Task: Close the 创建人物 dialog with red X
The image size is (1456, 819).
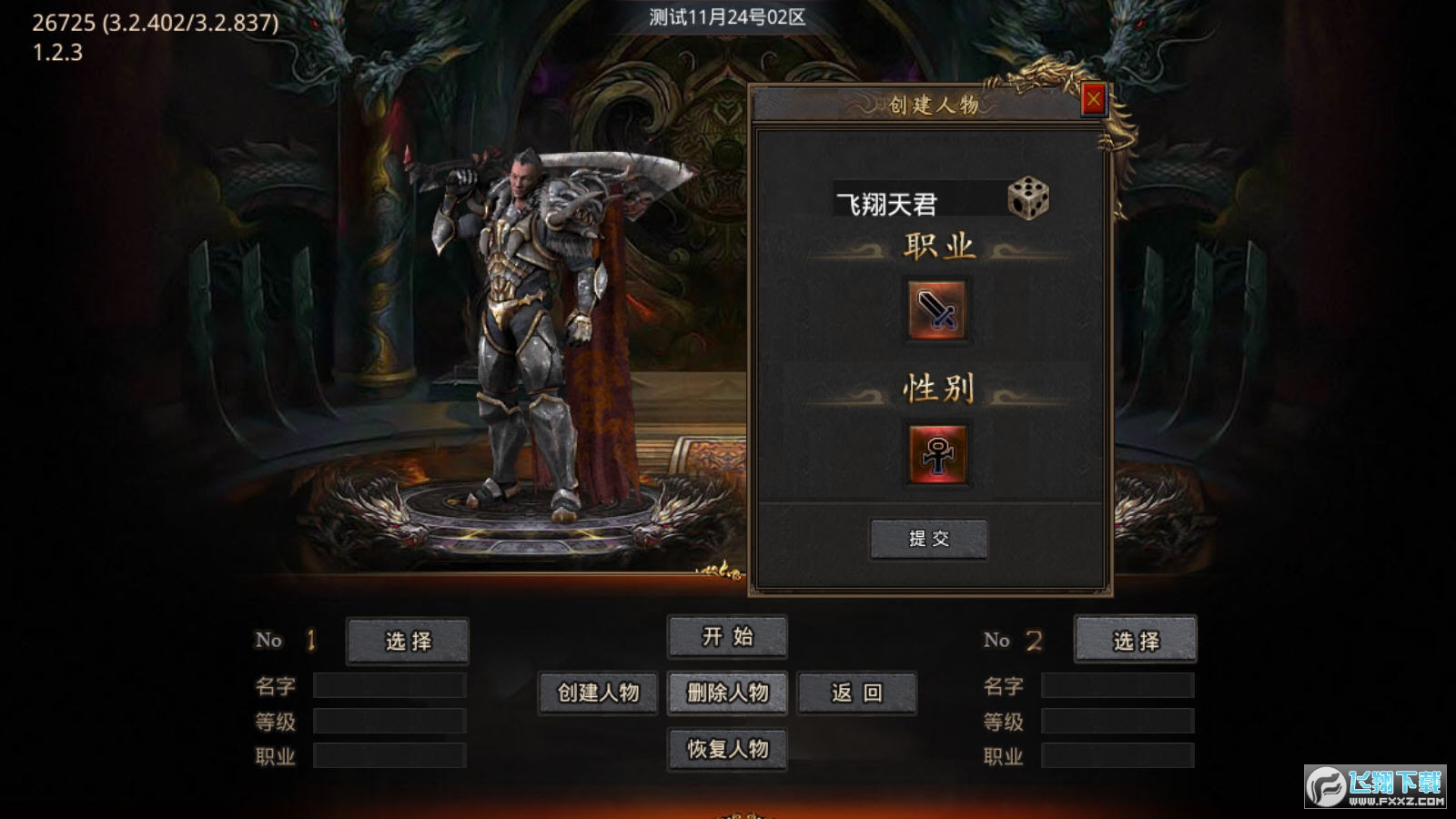Action: point(1093,99)
